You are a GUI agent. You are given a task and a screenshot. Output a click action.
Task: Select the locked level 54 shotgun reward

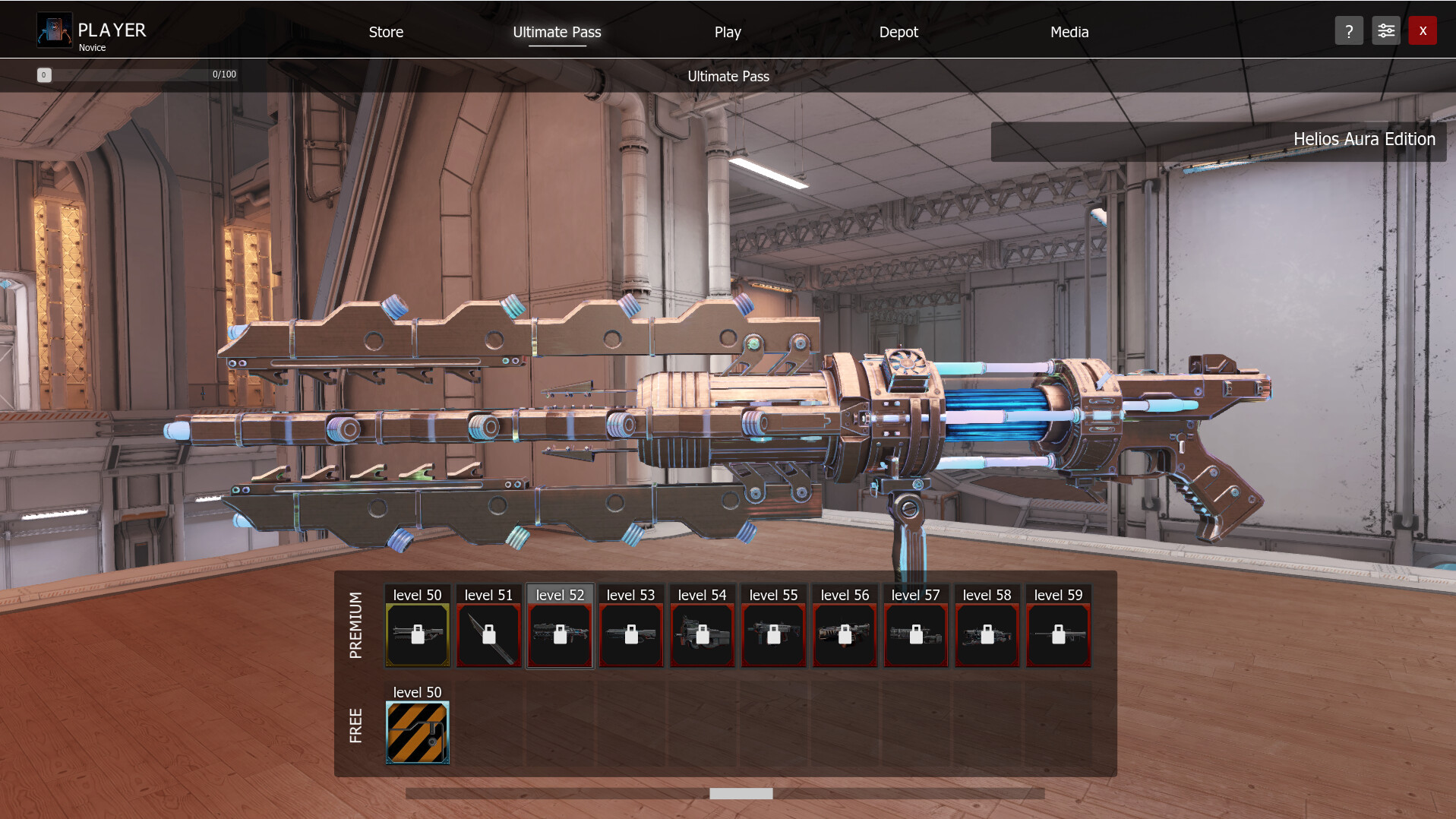[702, 634]
